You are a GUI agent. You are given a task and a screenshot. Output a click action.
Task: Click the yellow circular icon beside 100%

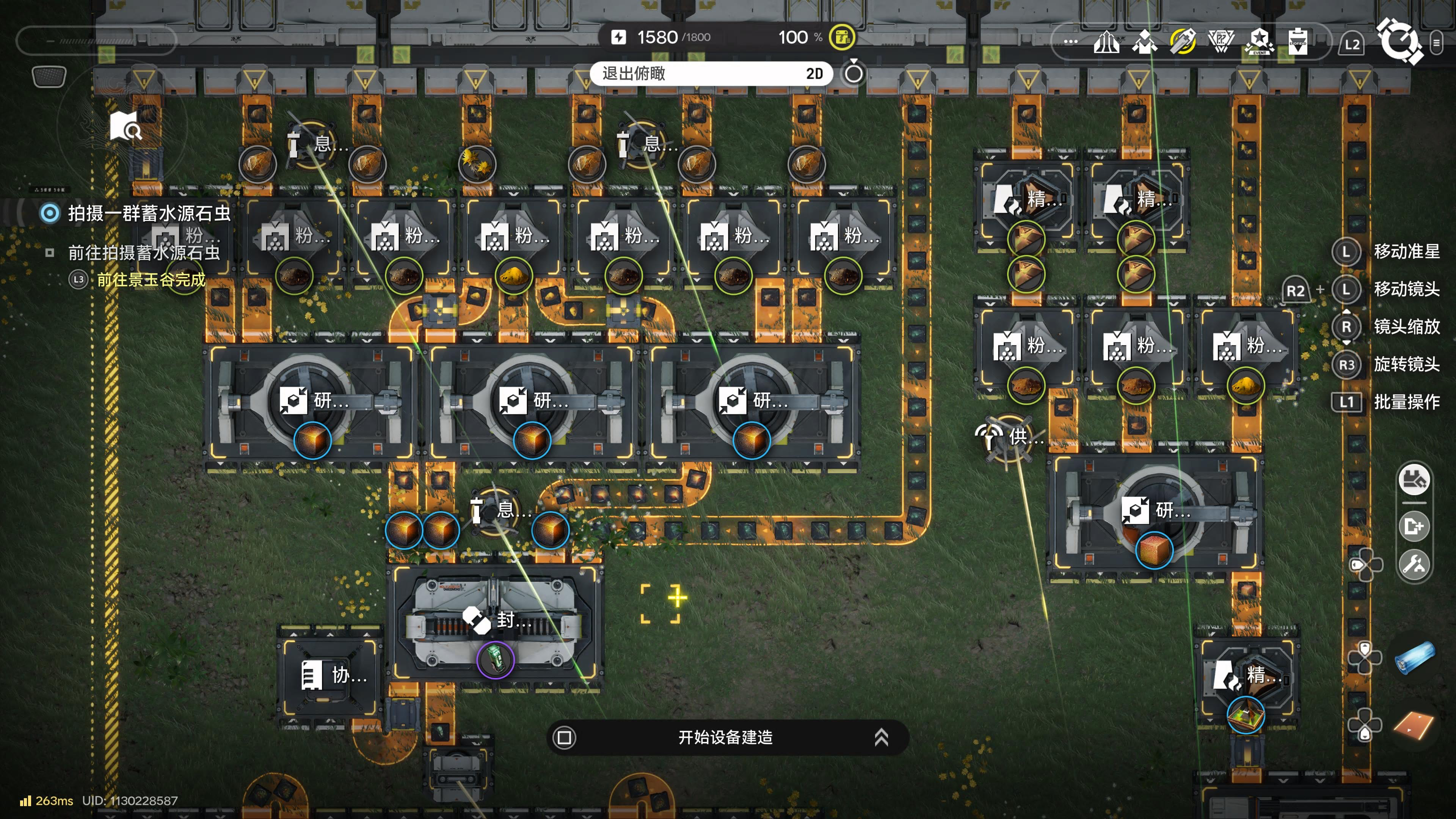[842, 37]
